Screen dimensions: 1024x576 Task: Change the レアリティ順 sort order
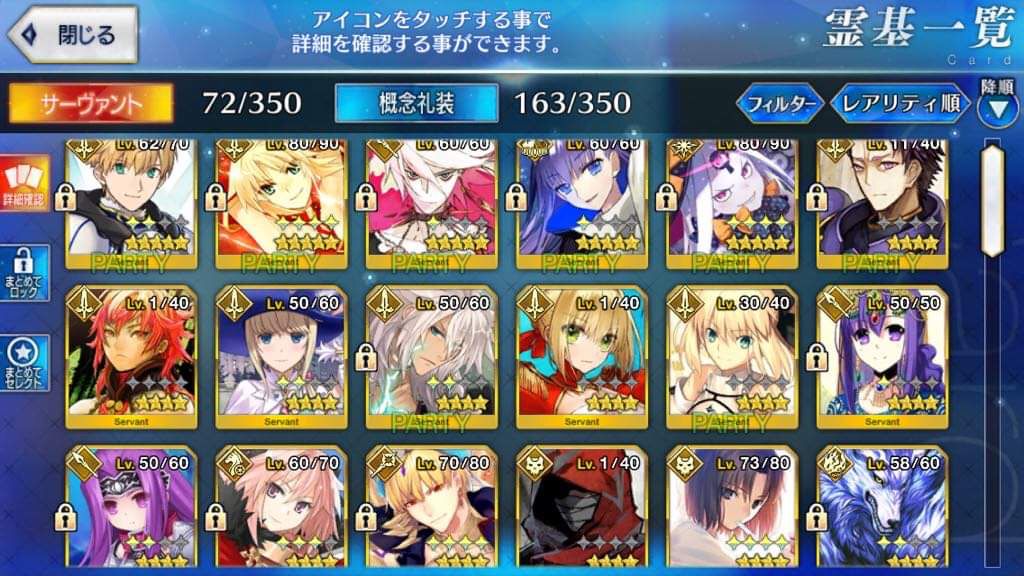coord(900,102)
